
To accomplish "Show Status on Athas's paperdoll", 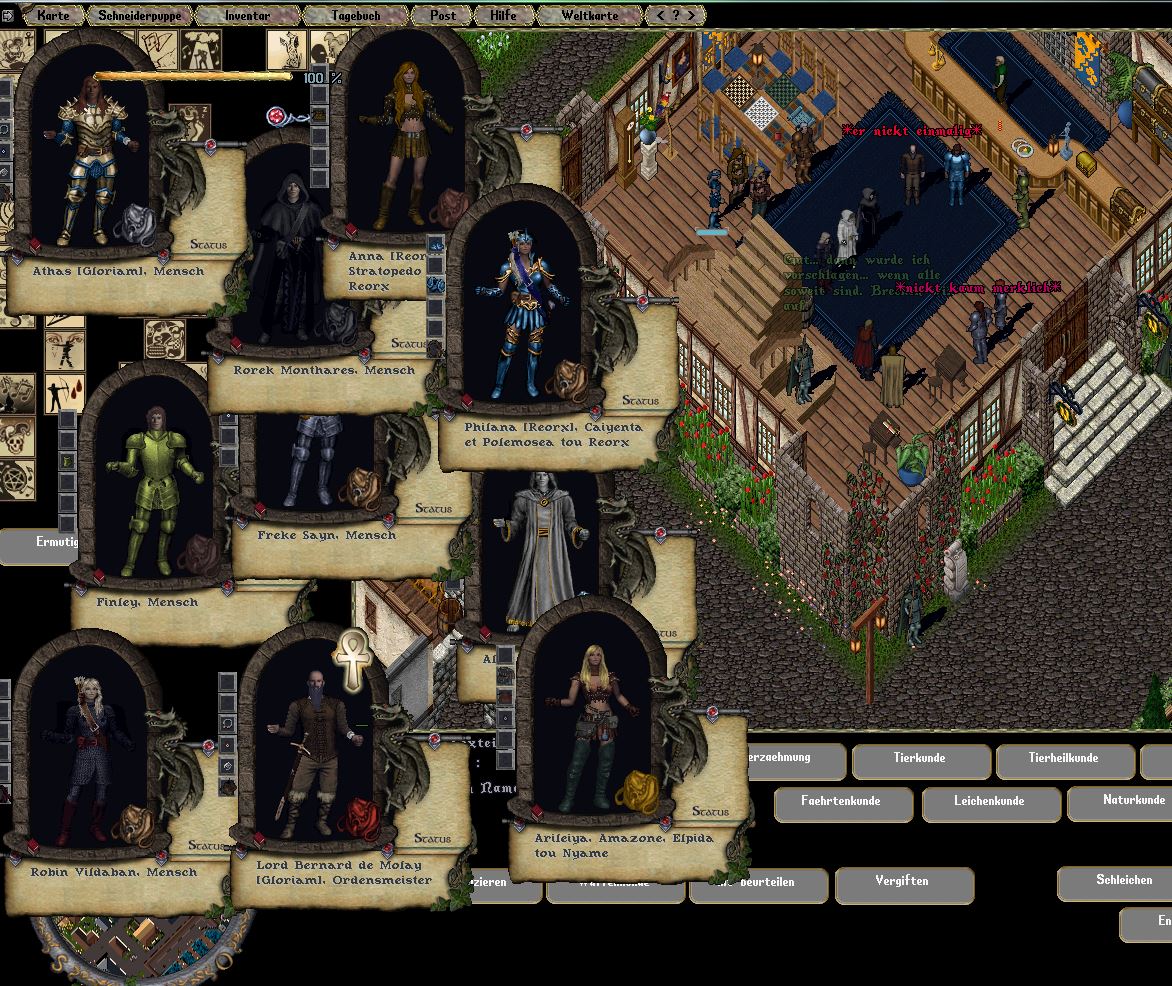I will coord(208,244).
